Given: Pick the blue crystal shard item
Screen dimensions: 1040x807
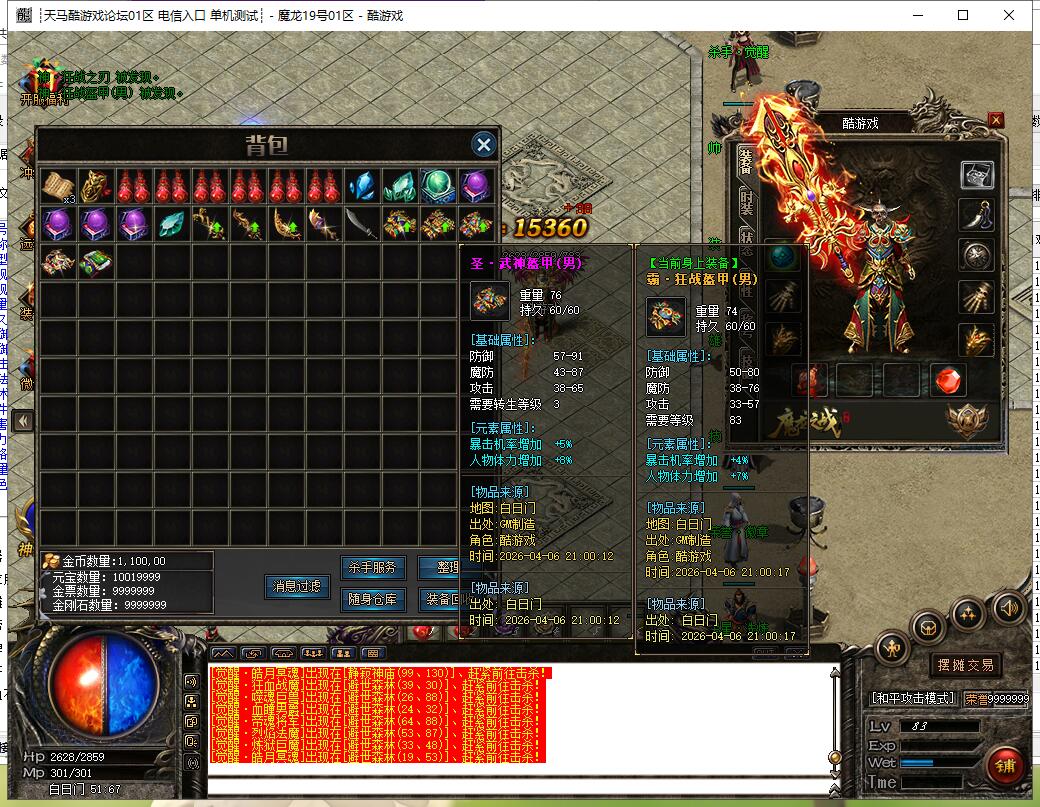Looking at the screenshot, I should [361, 186].
